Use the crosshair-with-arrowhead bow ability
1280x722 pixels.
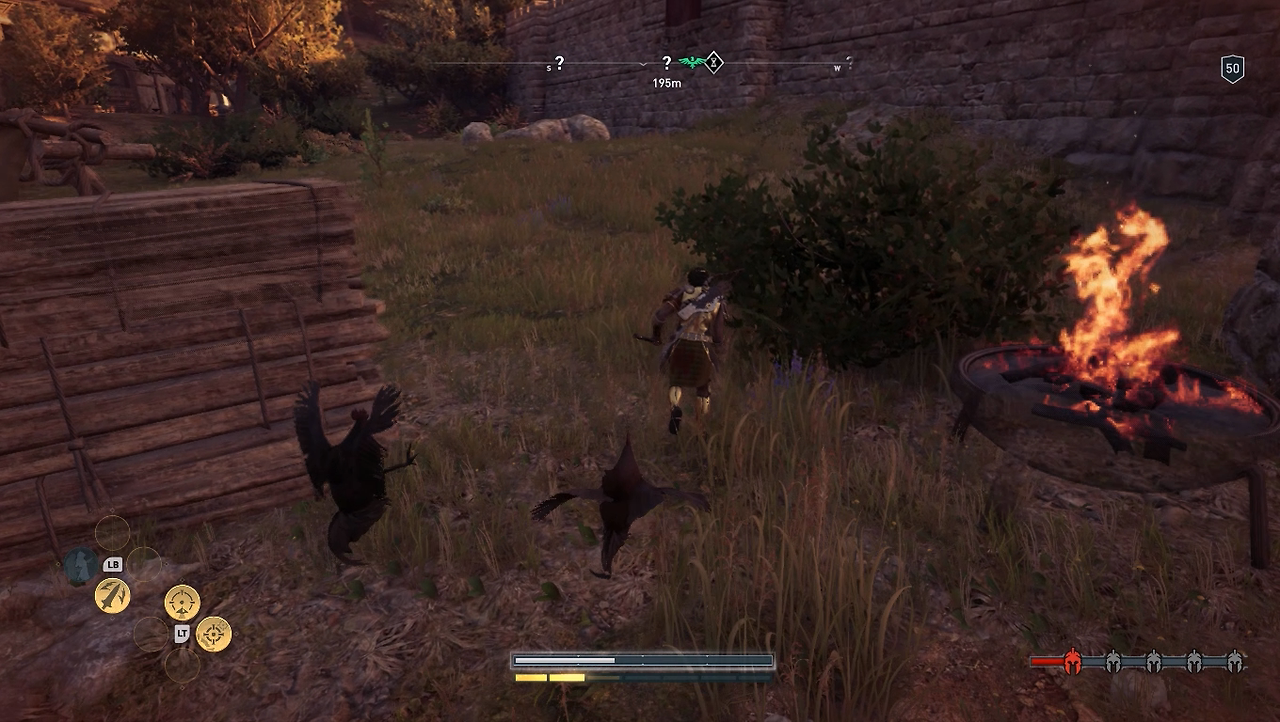182,602
